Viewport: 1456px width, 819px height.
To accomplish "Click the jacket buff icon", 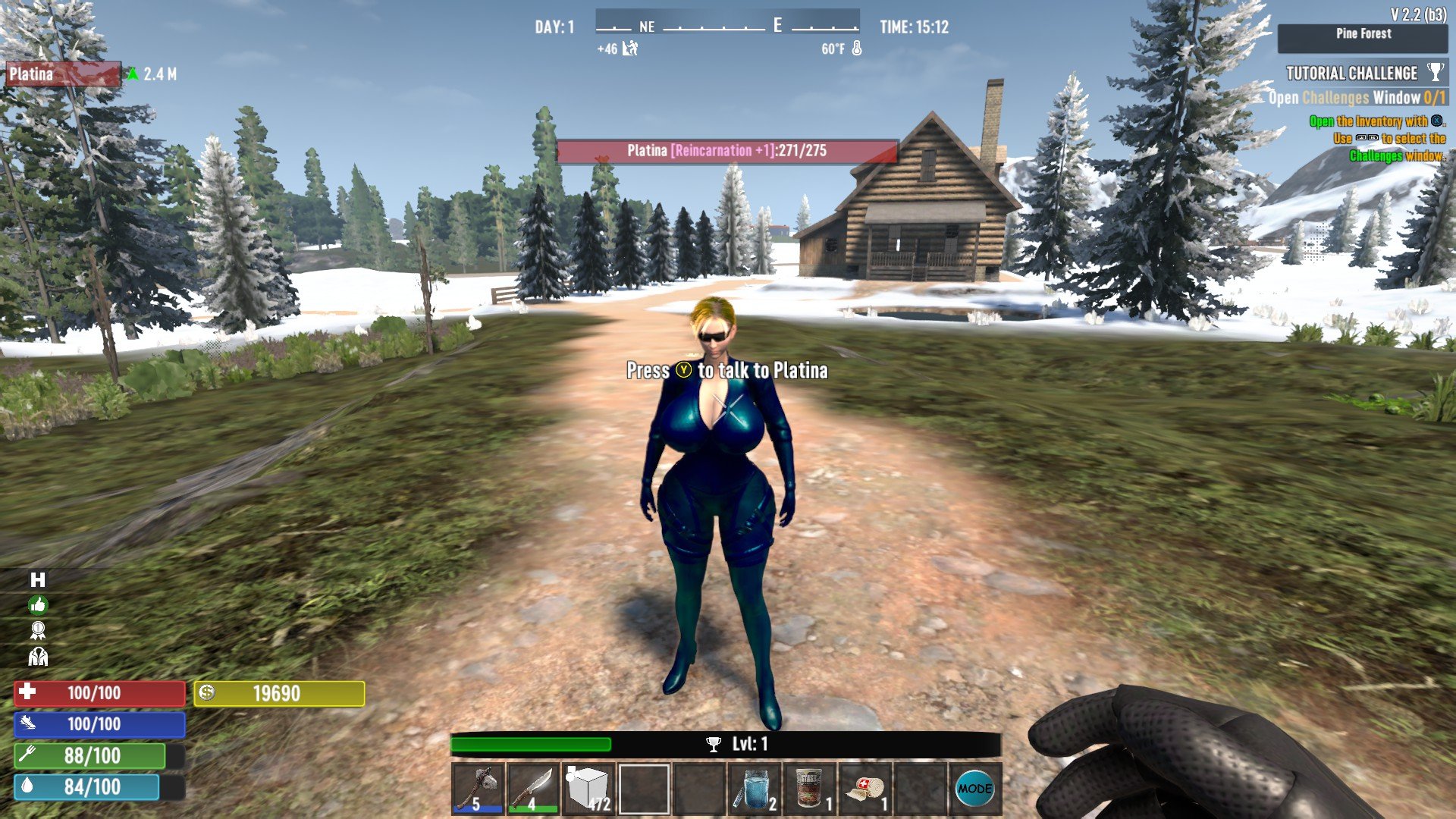I will coord(38,656).
